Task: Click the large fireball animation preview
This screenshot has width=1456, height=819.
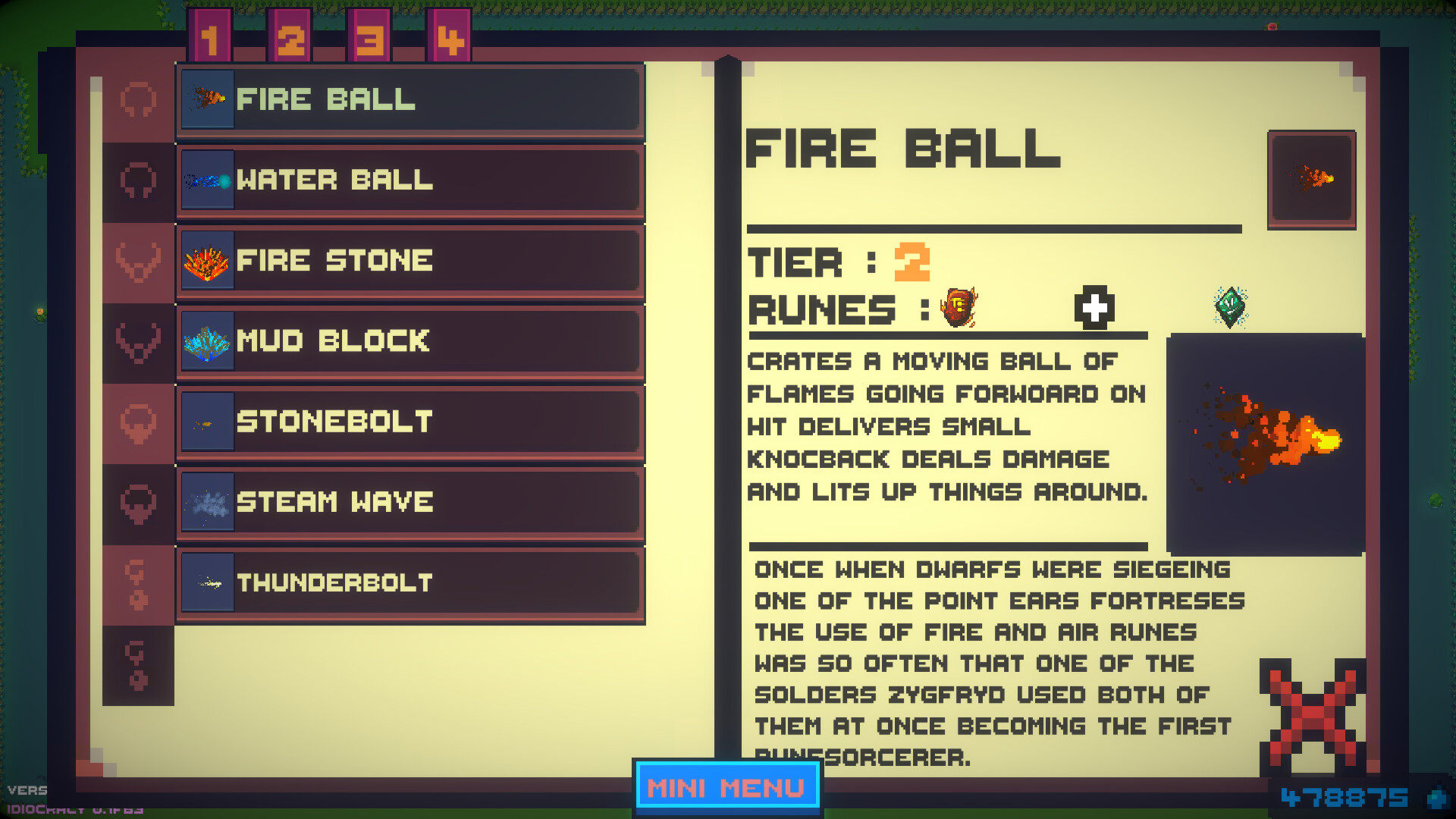Action: (1265, 440)
